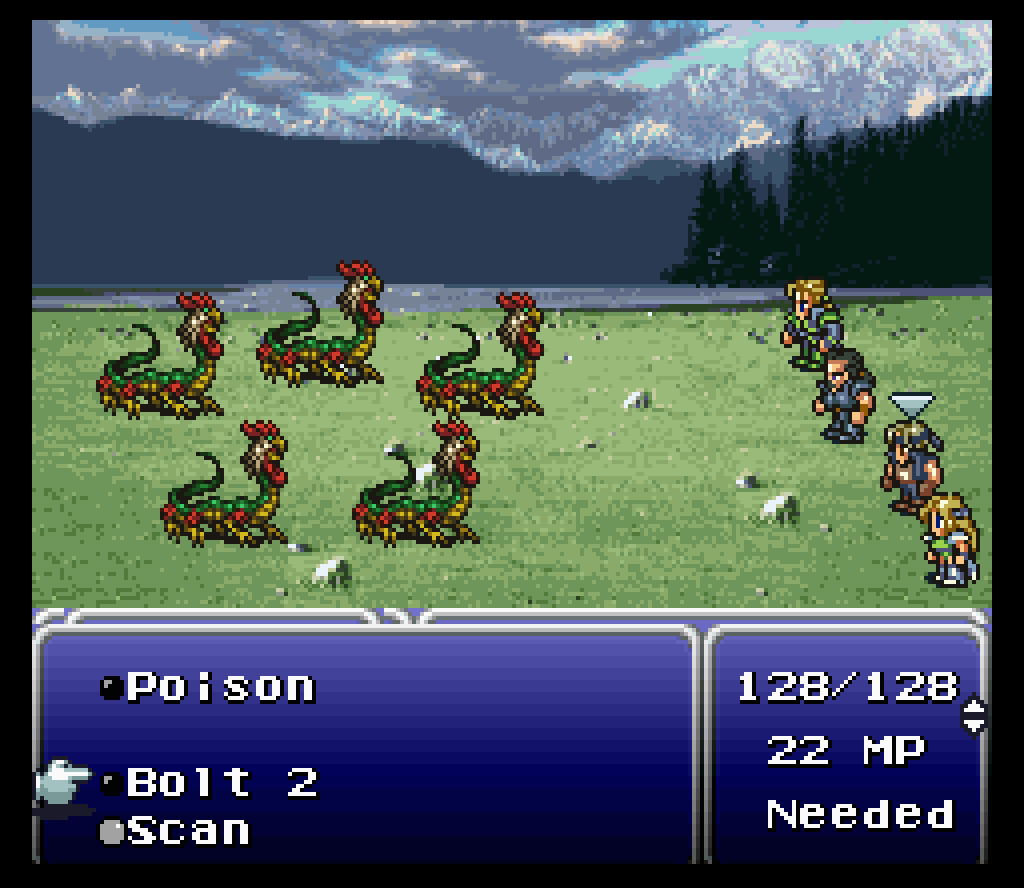Cast the Scan spell
This screenshot has width=1024, height=888.
[188, 831]
